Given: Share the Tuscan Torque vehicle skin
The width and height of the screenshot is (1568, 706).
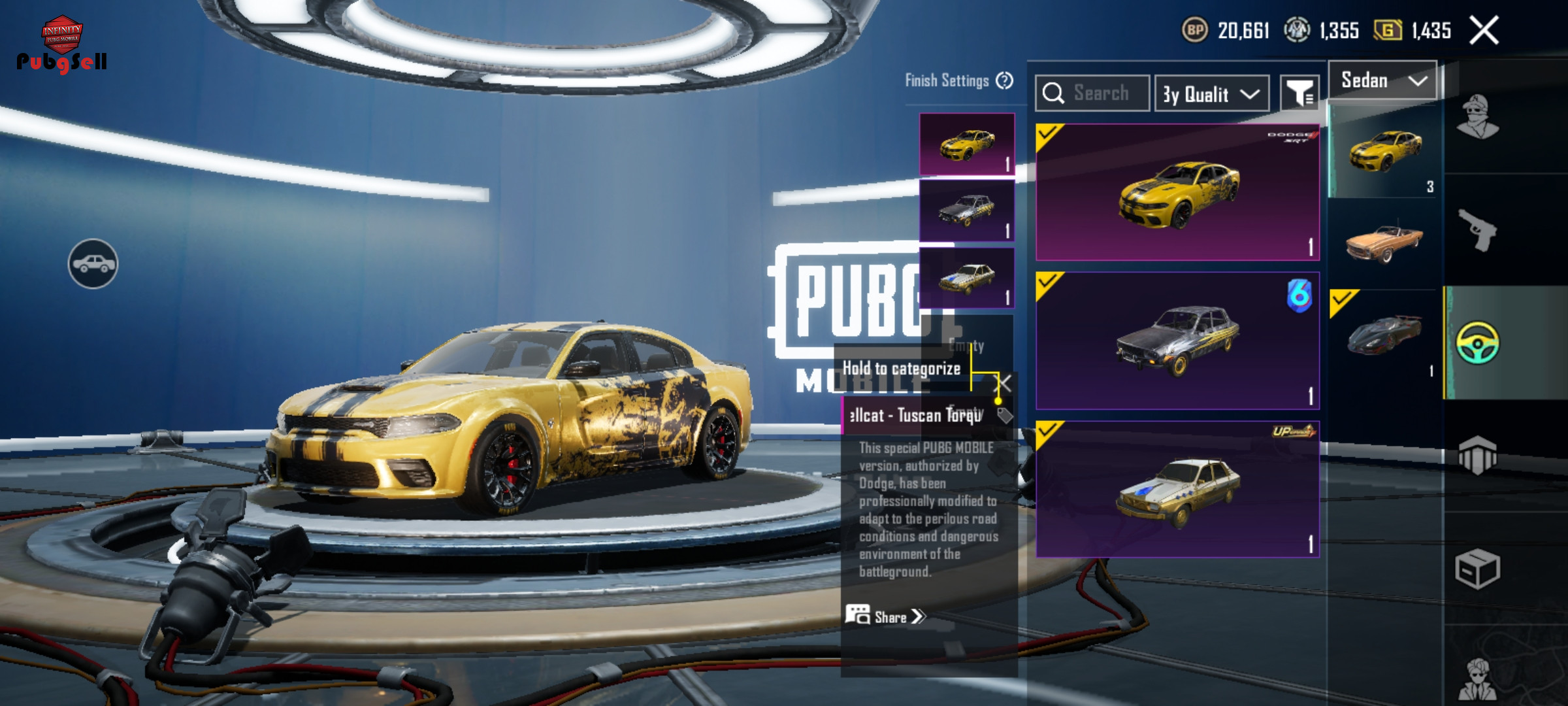Looking at the screenshot, I should [x=886, y=616].
